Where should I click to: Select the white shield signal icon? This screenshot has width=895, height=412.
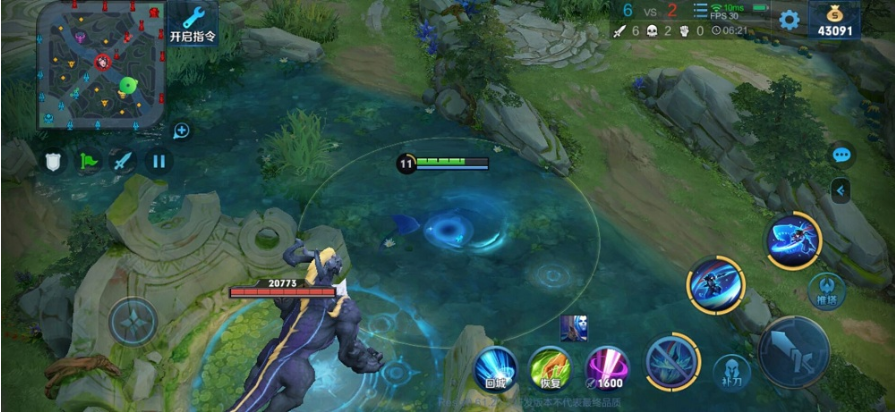click(54, 161)
